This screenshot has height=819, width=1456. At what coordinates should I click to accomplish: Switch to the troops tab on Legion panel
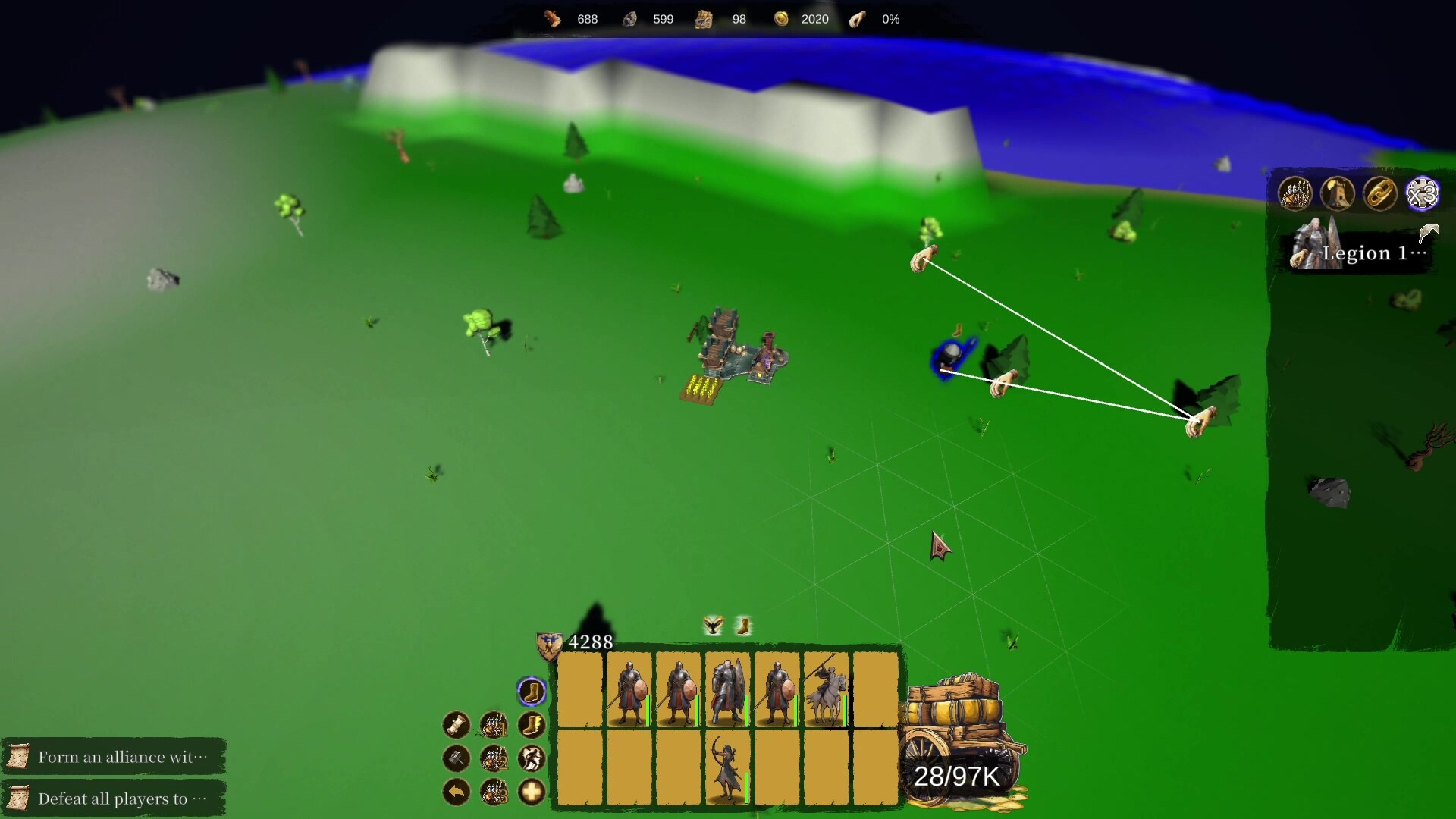pyautogui.click(x=1295, y=193)
